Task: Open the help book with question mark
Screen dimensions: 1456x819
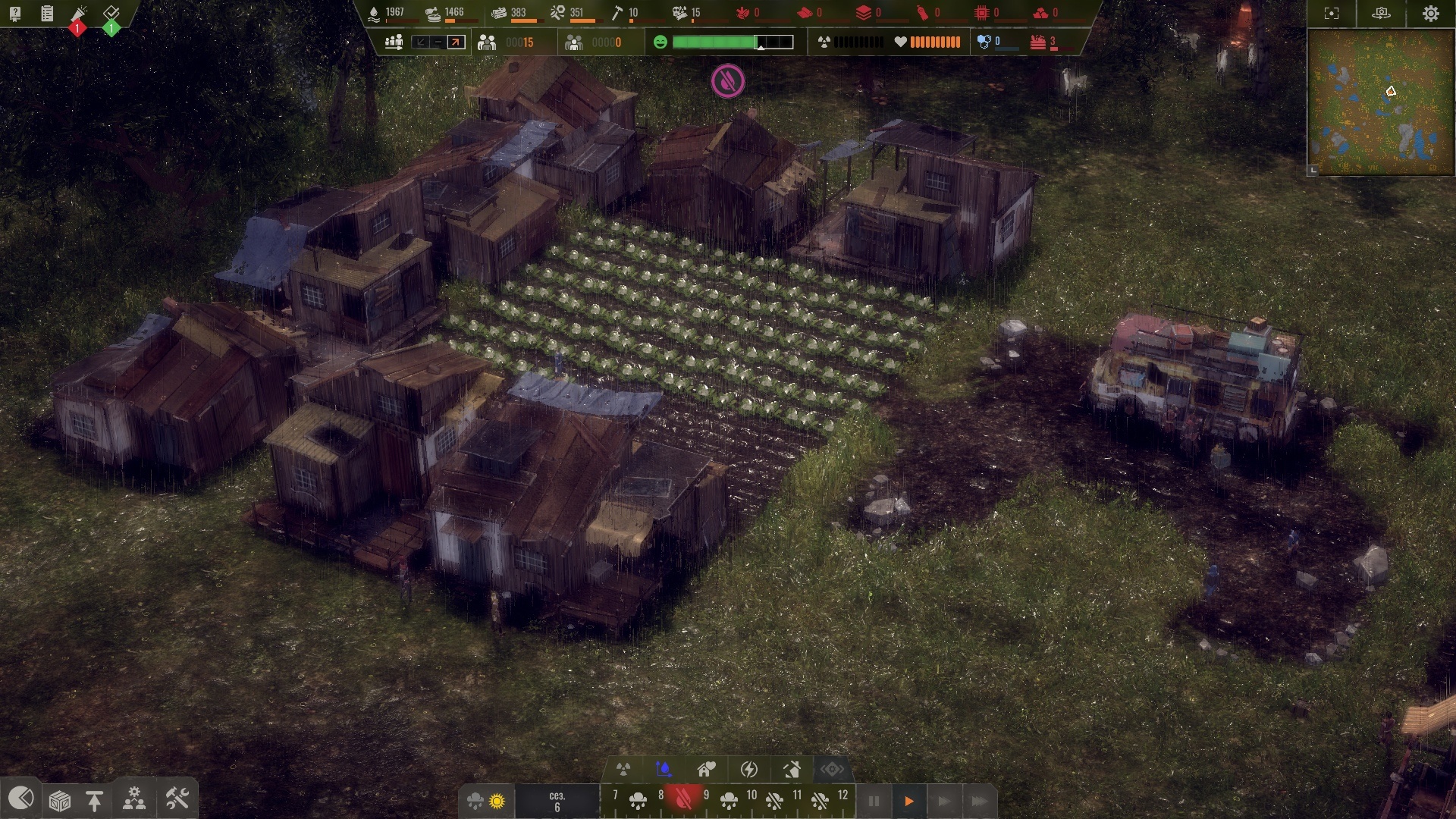Action: pyautogui.click(x=15, y=14)
